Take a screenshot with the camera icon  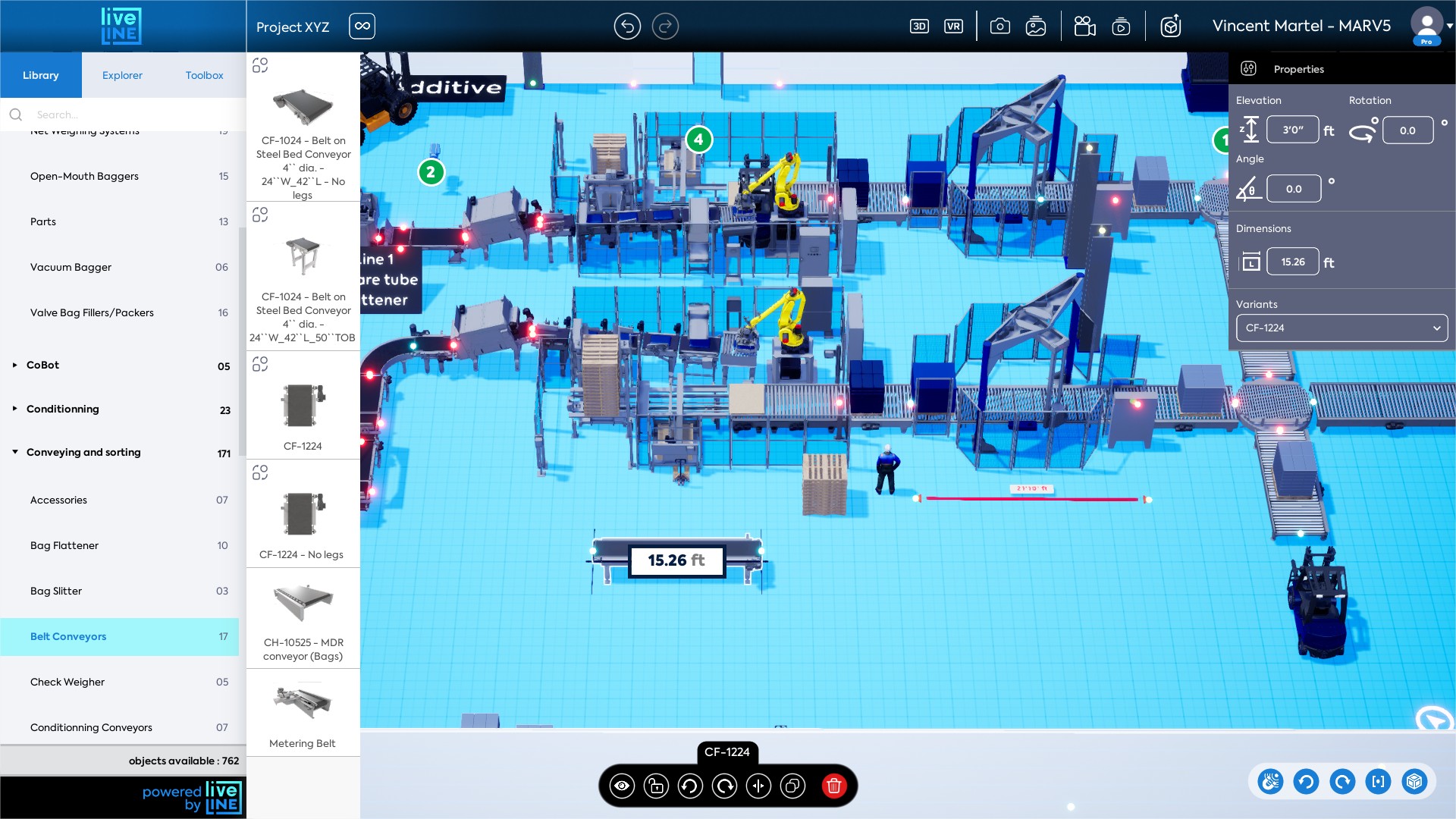[x=1000, y=25]
